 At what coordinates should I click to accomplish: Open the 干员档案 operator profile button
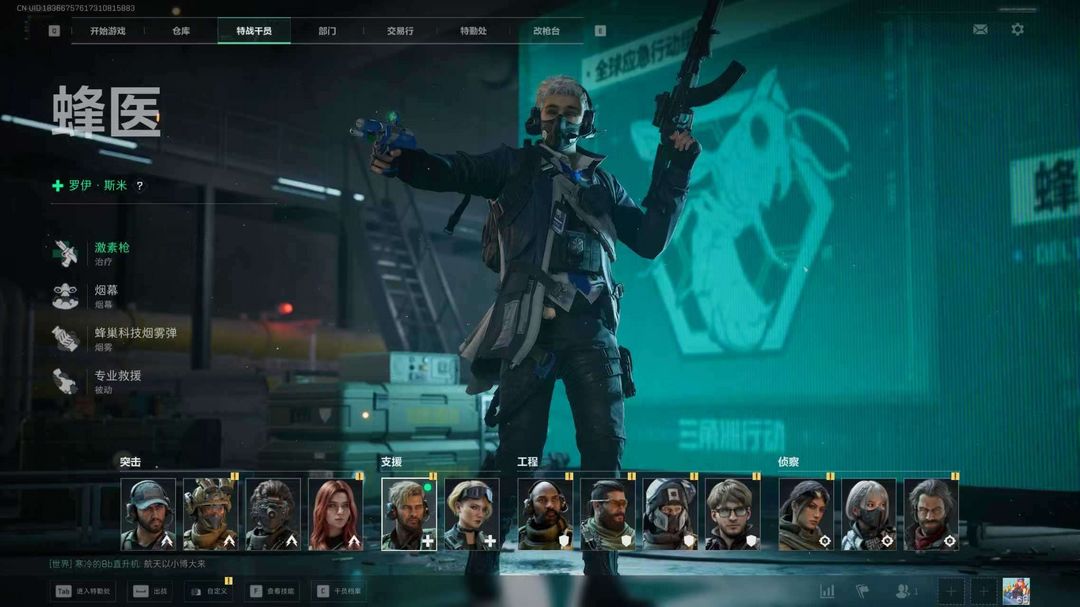click(340, 591)
